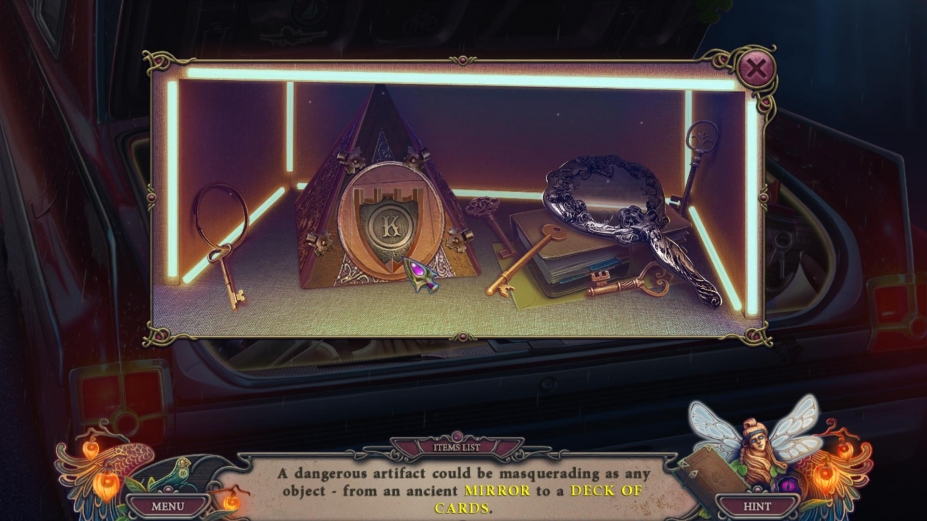Open the Menu
The height and width of the screenshot is (521, 927).
(x=167, y=506)
